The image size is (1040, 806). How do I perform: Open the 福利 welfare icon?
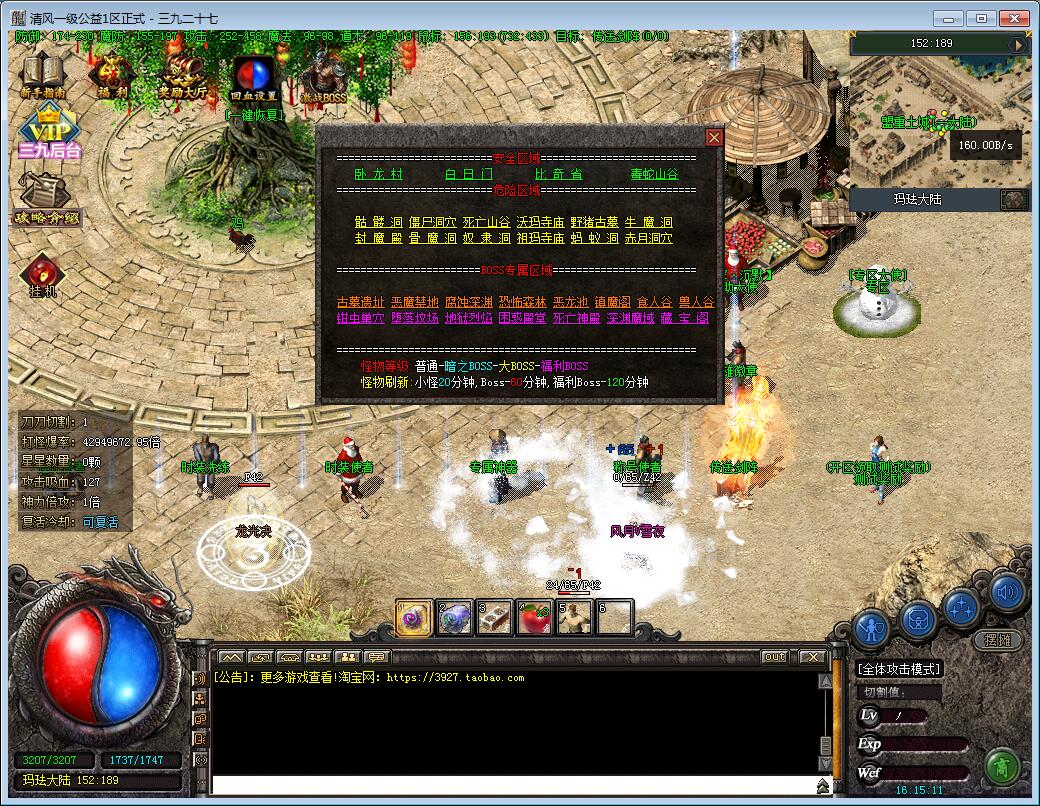tap(110, 76)
